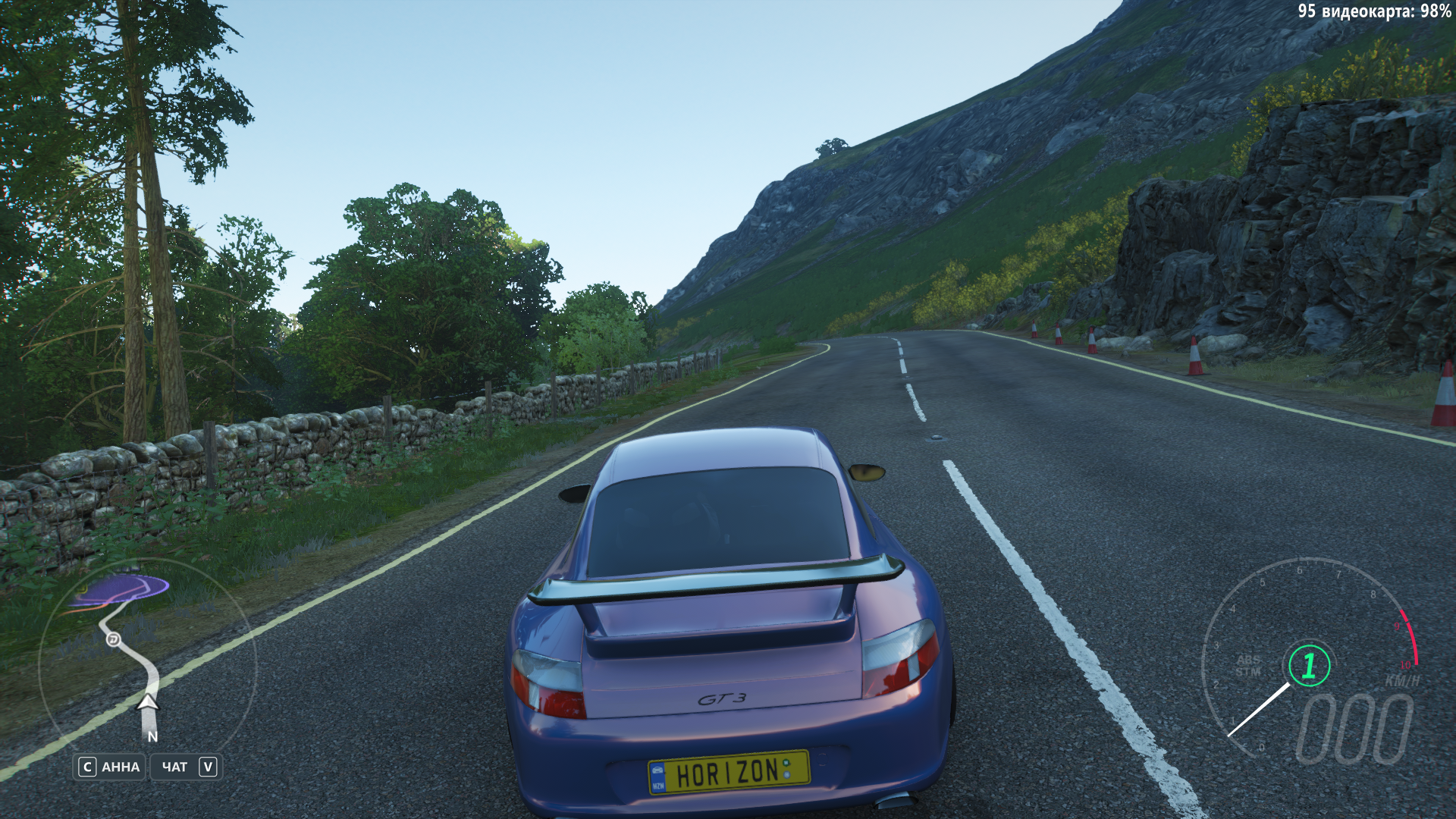1456x819 pixels.
Task: Click the player arrow on the minimap
Action: coord(148,703)
